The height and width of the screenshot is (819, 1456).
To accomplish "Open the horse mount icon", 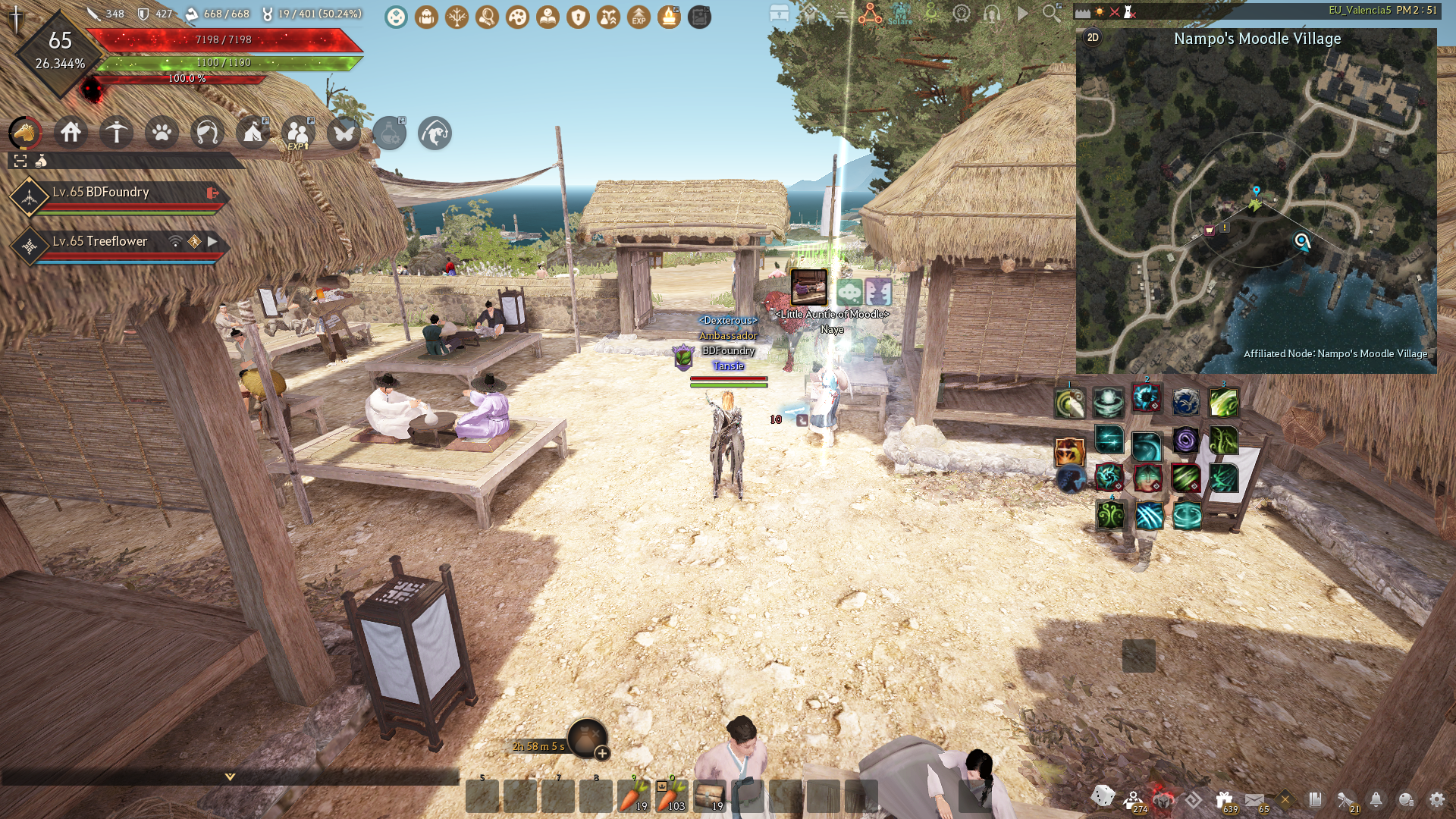I will 25,133.
